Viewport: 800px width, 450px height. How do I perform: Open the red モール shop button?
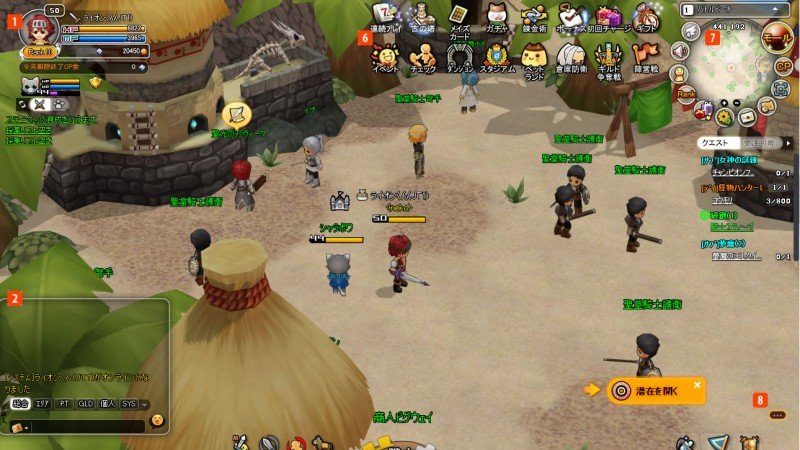click(774, 40)
